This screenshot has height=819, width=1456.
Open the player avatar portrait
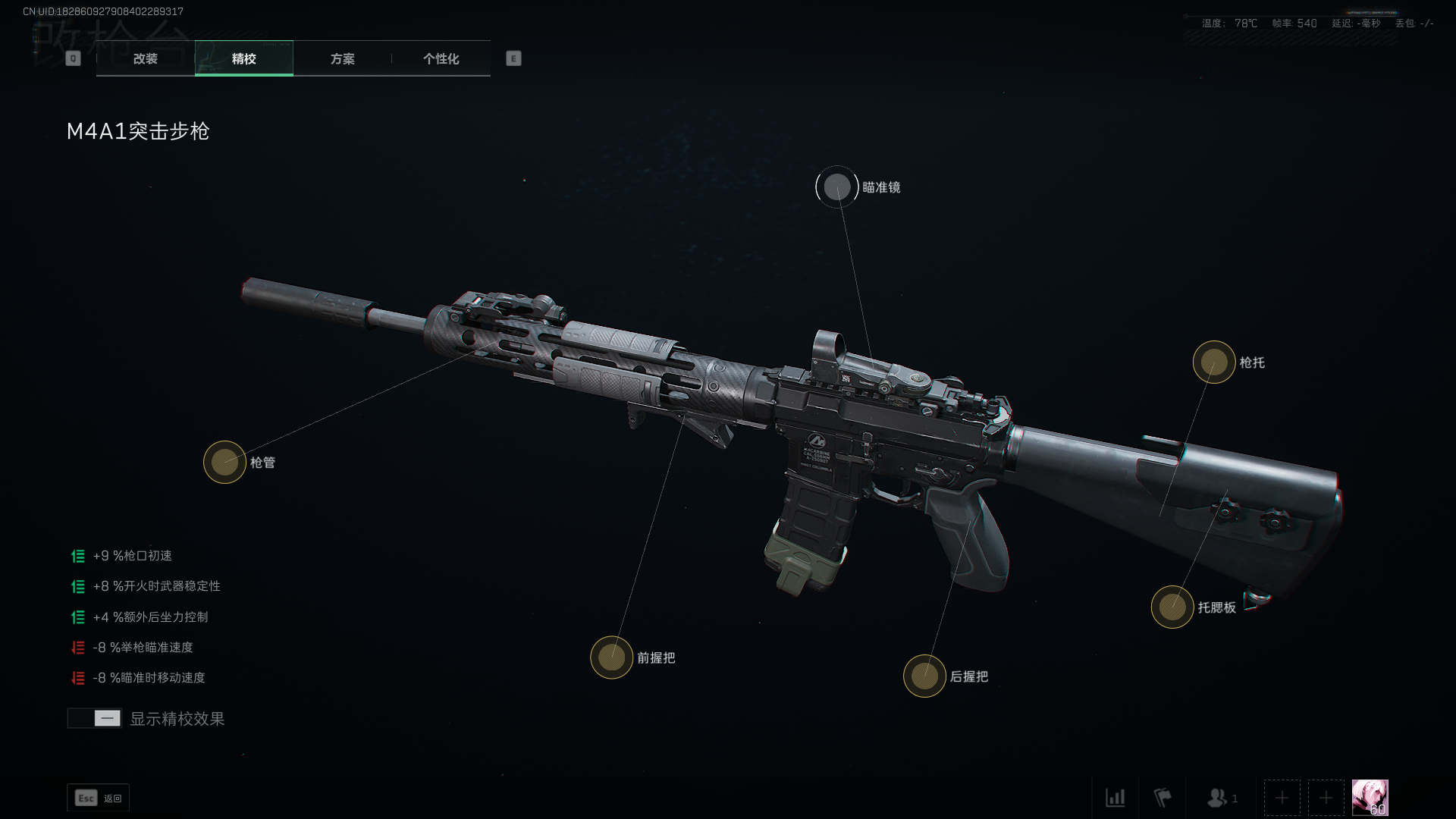click(1370, 798)
